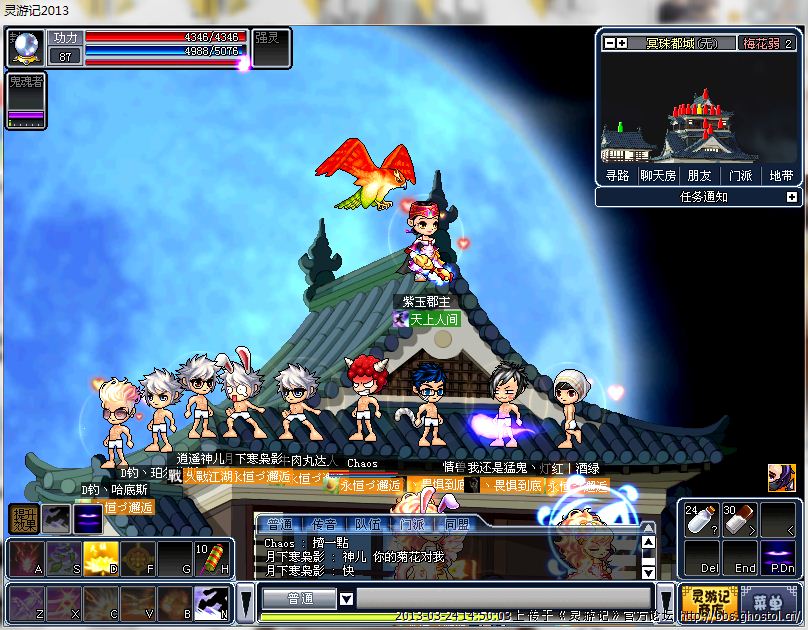The image size is (808, 630).
Task: Click the 地带 zone button
Action: tap(780, 175)
